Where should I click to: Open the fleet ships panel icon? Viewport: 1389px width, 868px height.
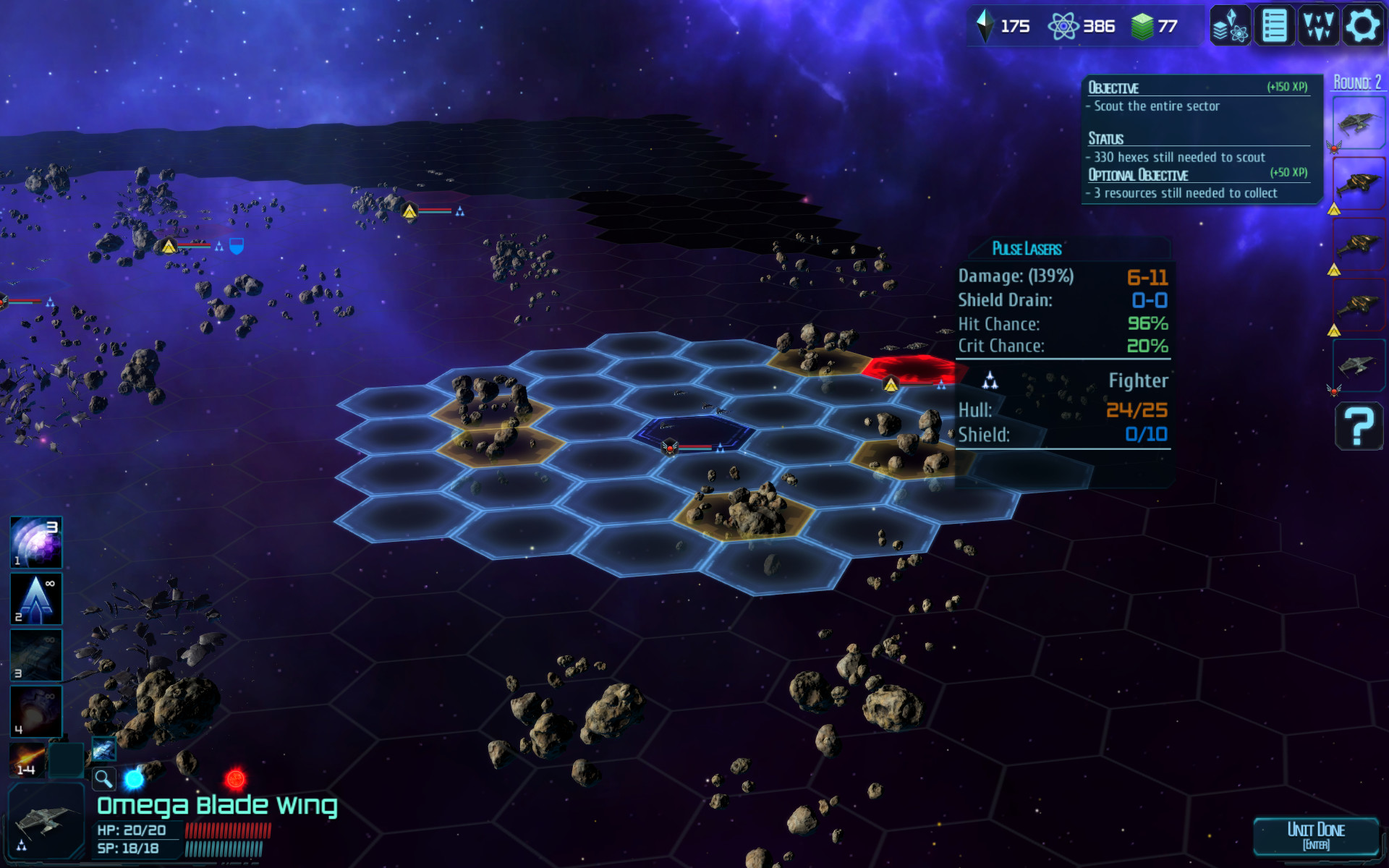(1318, 27)
